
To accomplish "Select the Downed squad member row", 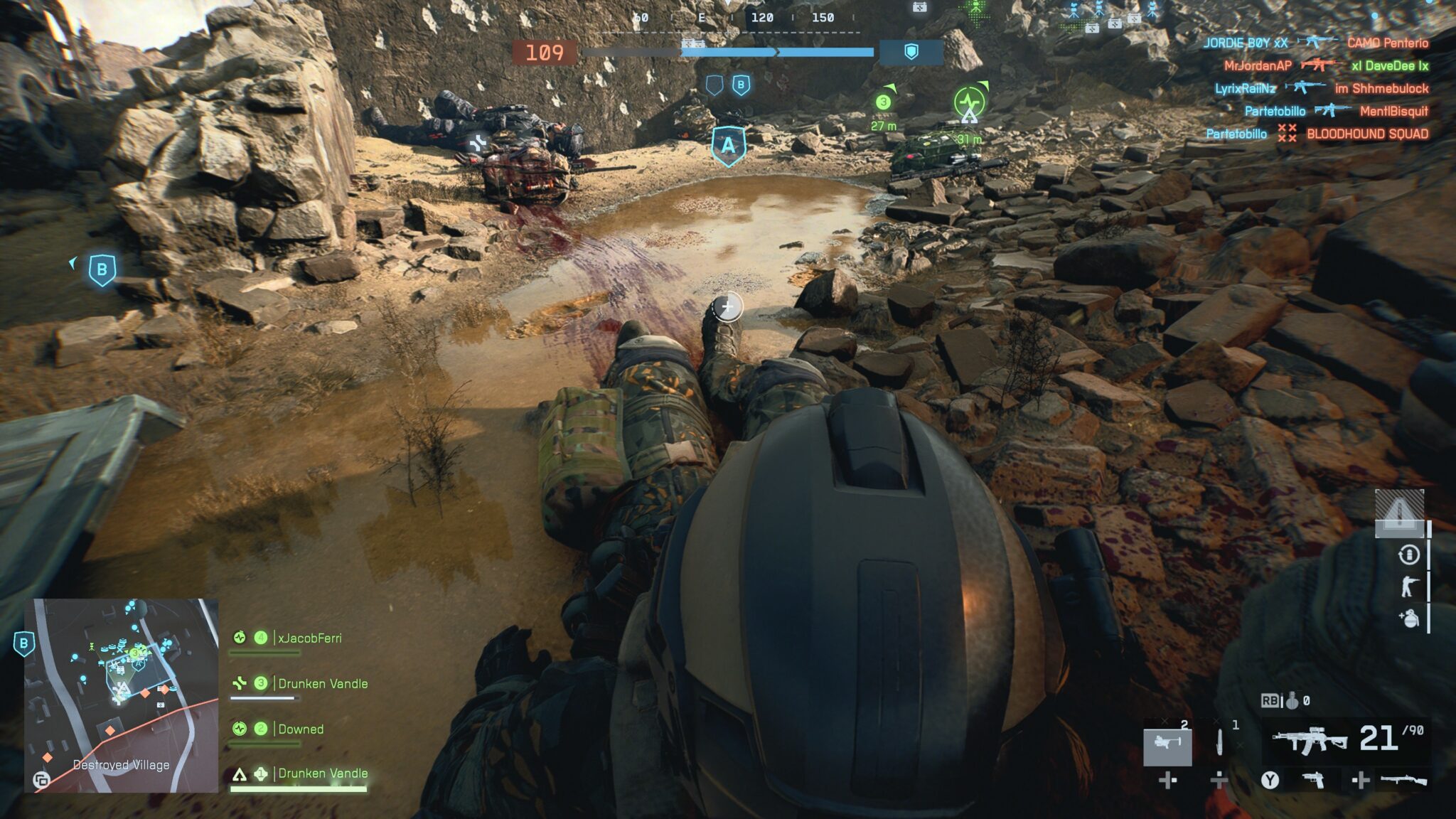I will (x=301, y=729).
